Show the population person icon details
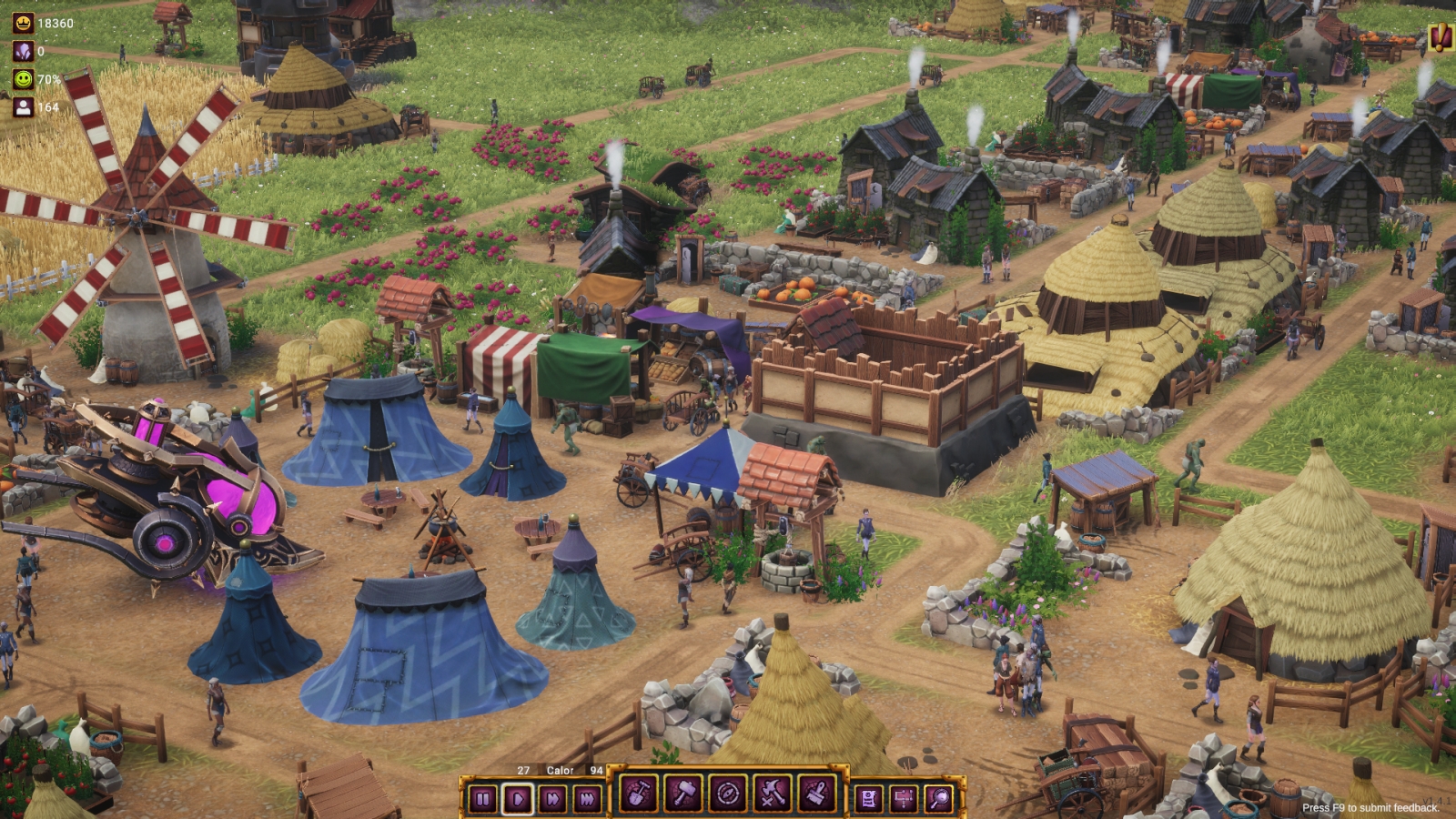 click(23, 106)
